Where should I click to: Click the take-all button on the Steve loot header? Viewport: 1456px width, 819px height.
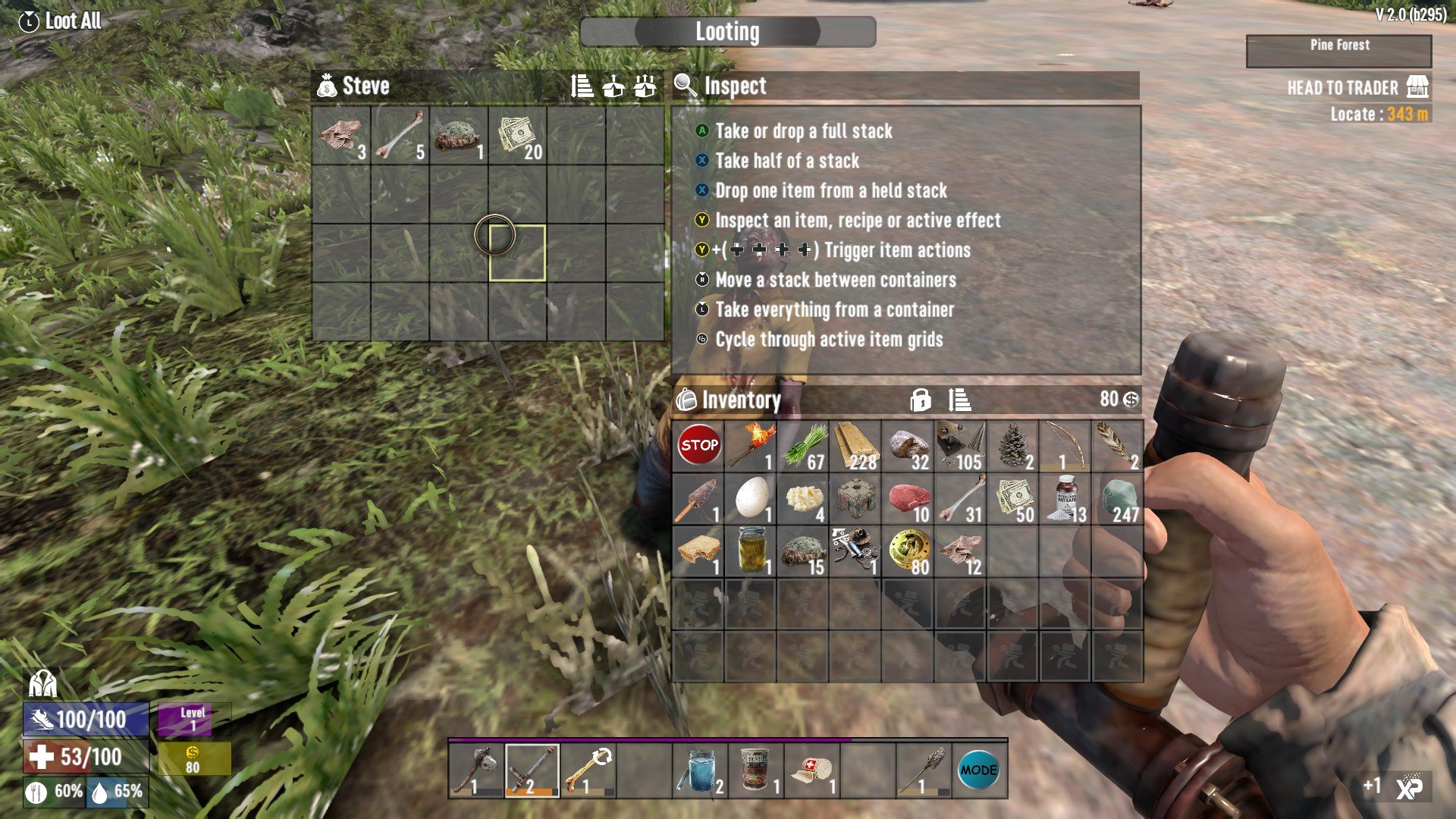645,86
